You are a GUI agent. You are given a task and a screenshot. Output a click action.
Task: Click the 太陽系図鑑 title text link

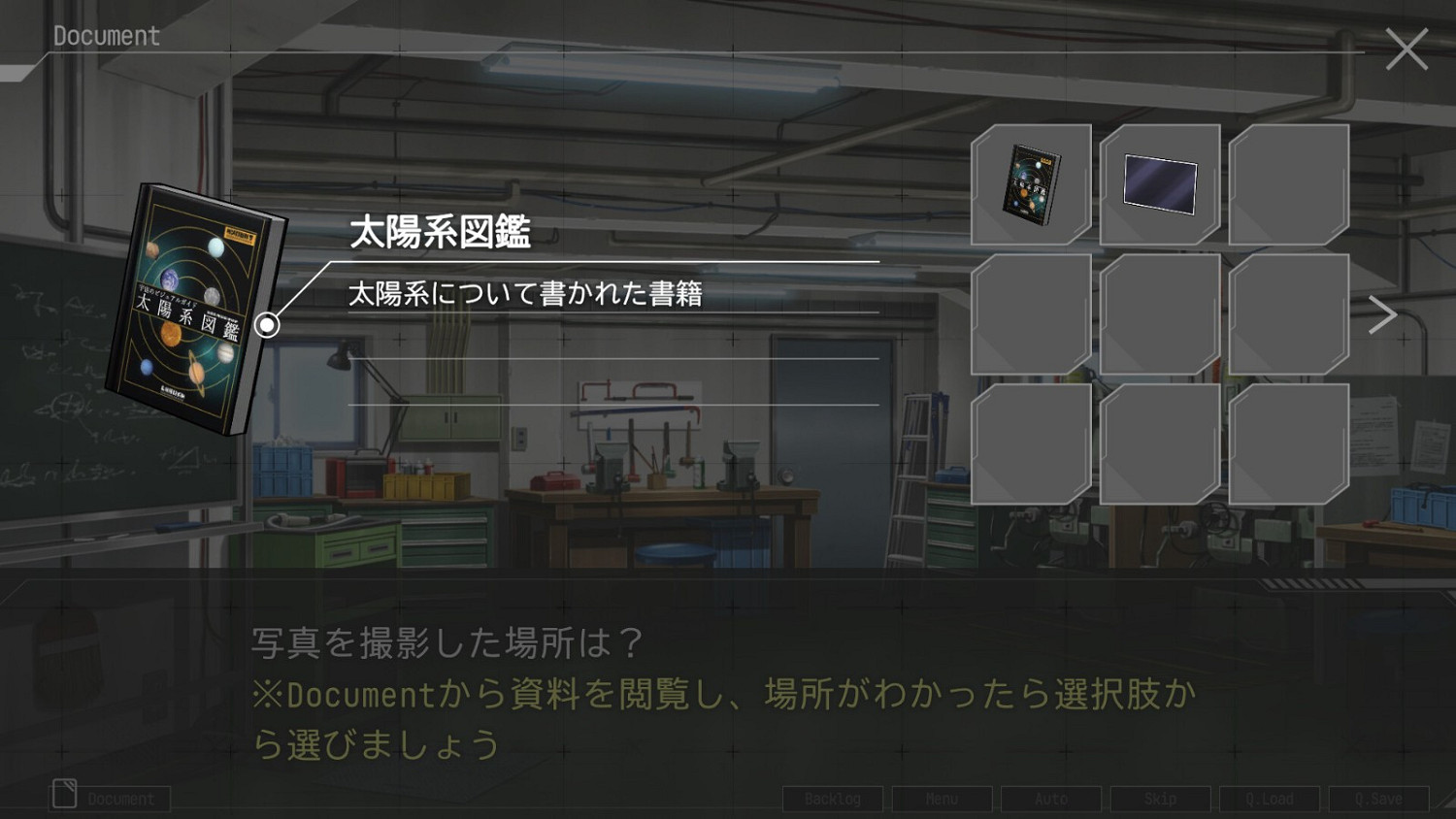[x=442, y=234]
